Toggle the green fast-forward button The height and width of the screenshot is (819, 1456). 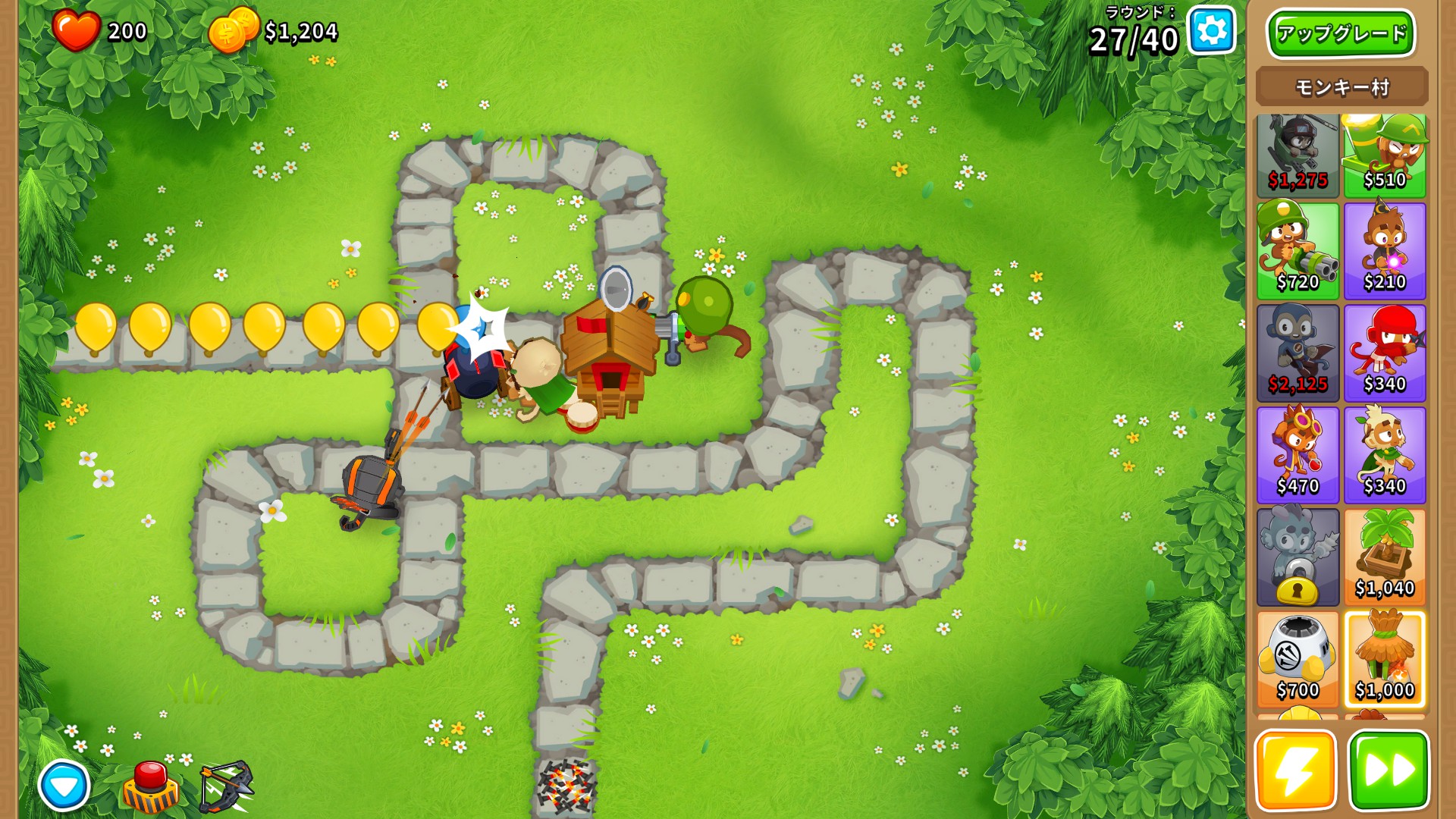(x=1389, y=770)
